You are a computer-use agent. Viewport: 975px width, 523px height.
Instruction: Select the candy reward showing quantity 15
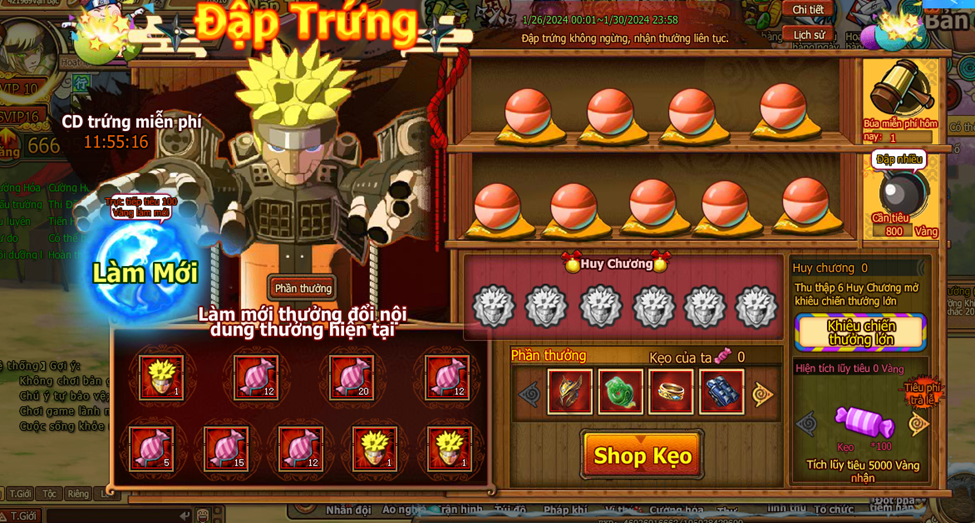click(x=226, y=448)
